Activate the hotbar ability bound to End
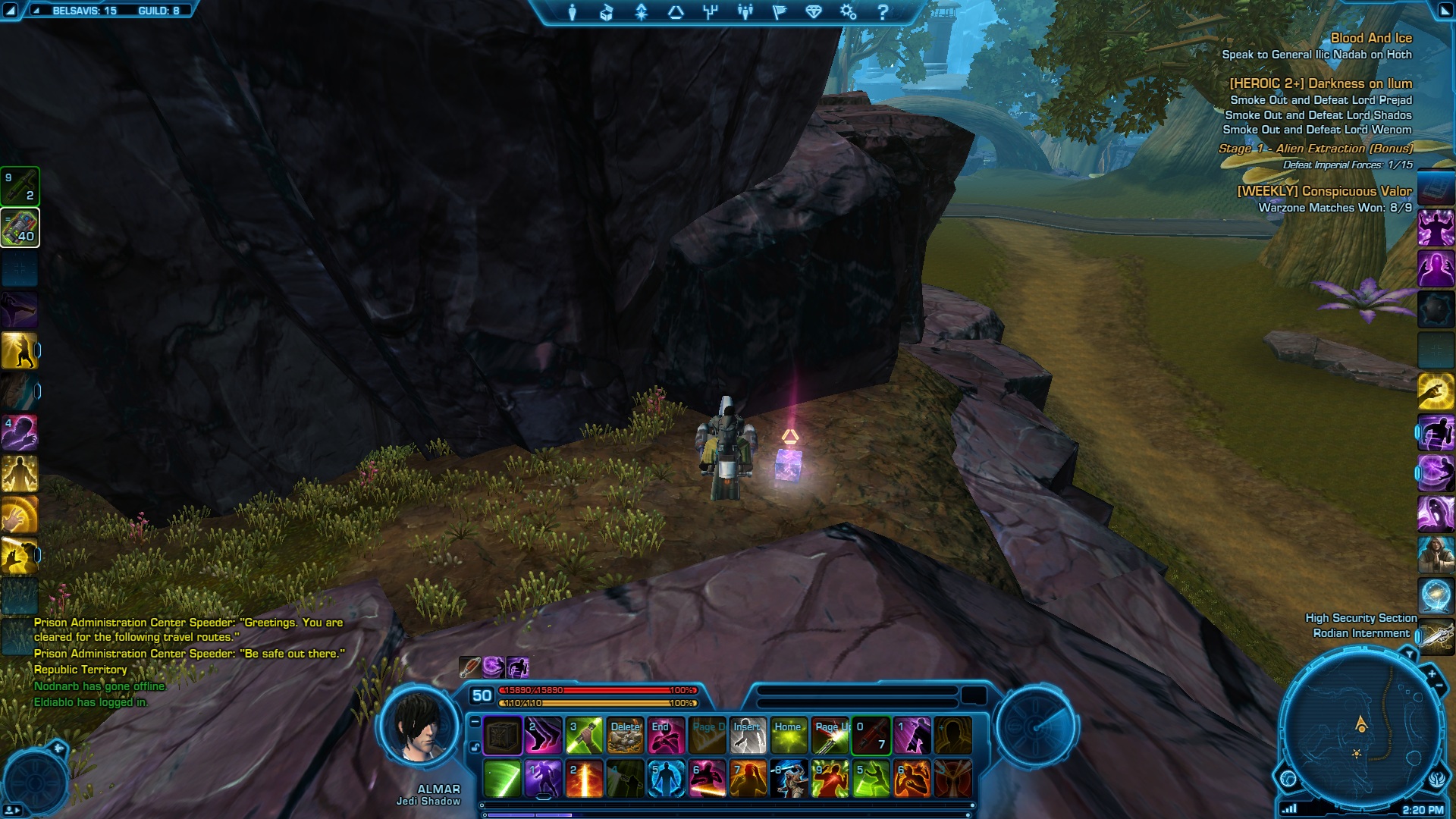The width and height of the screenshot is (1456, 819). tap(666, 736)
